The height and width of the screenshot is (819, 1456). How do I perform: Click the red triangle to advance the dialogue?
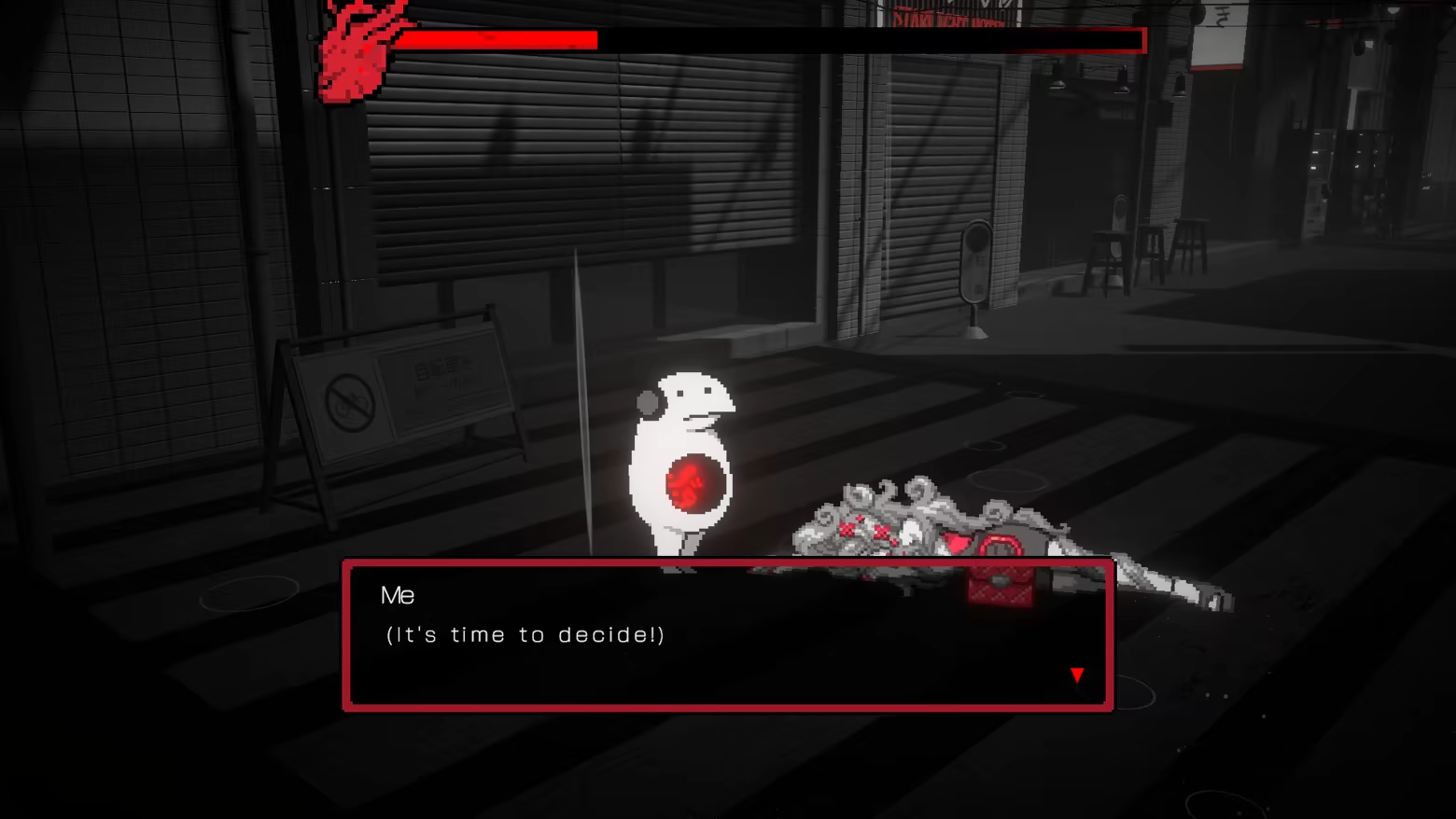click(1077, 674)
